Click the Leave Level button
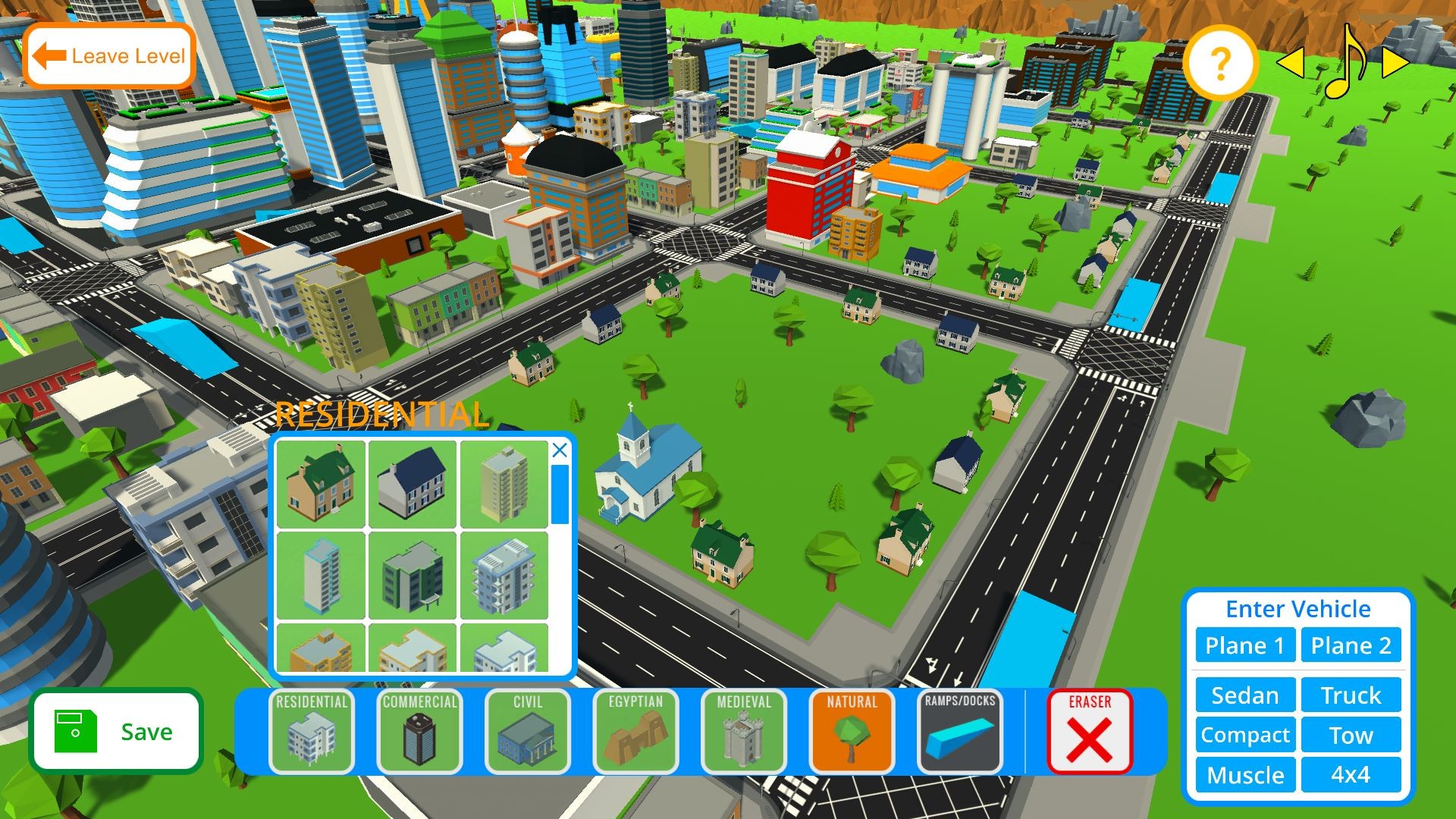The image size is (1456, 819). [109, 55]
